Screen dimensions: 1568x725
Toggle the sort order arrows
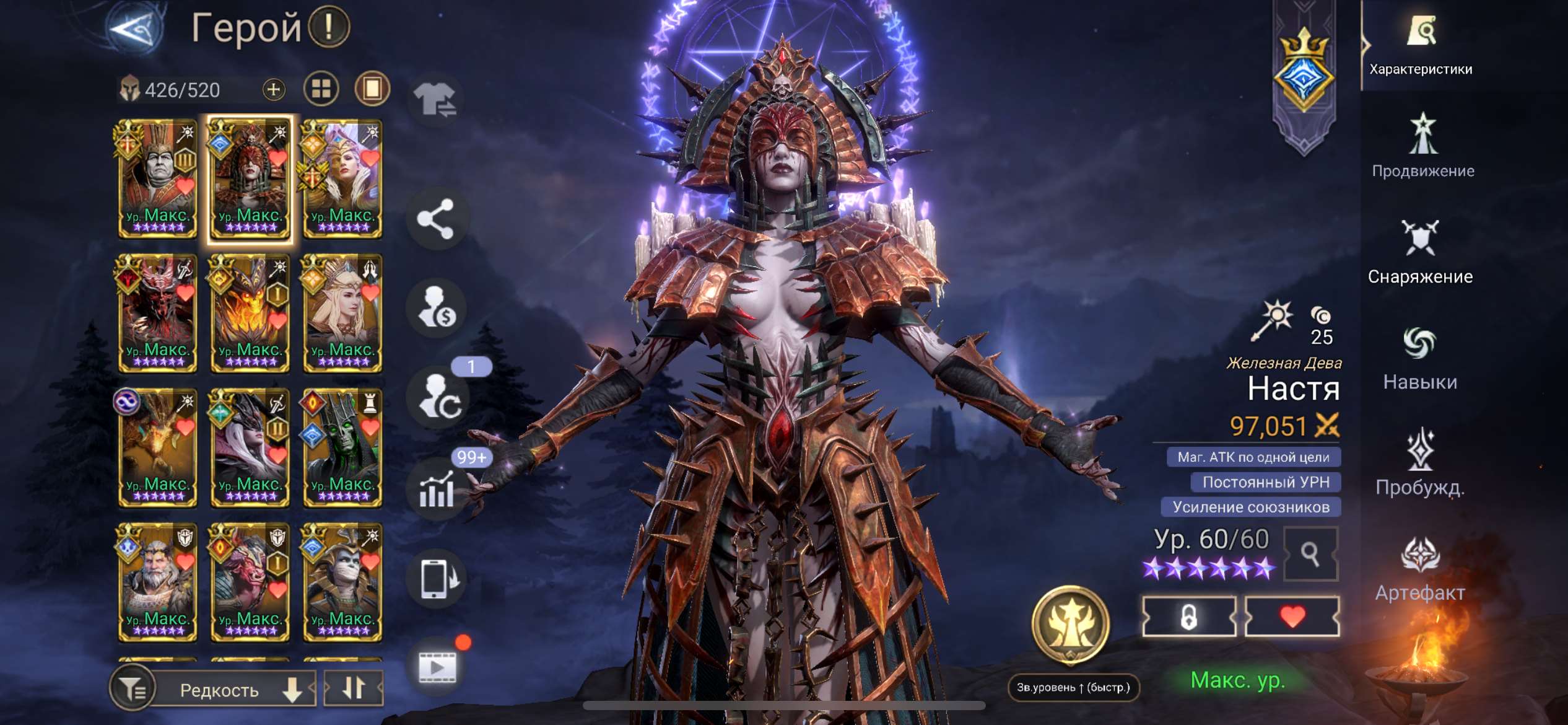tap(354, 688)
